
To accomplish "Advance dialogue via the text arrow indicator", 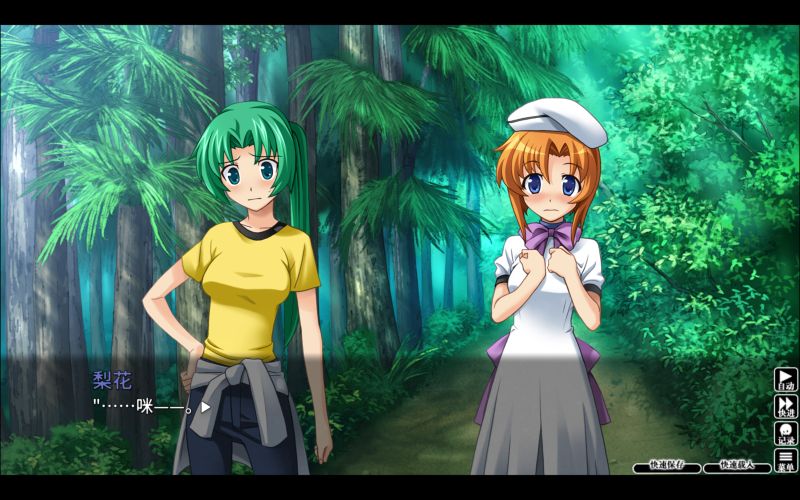I will [x=205, y=407].
